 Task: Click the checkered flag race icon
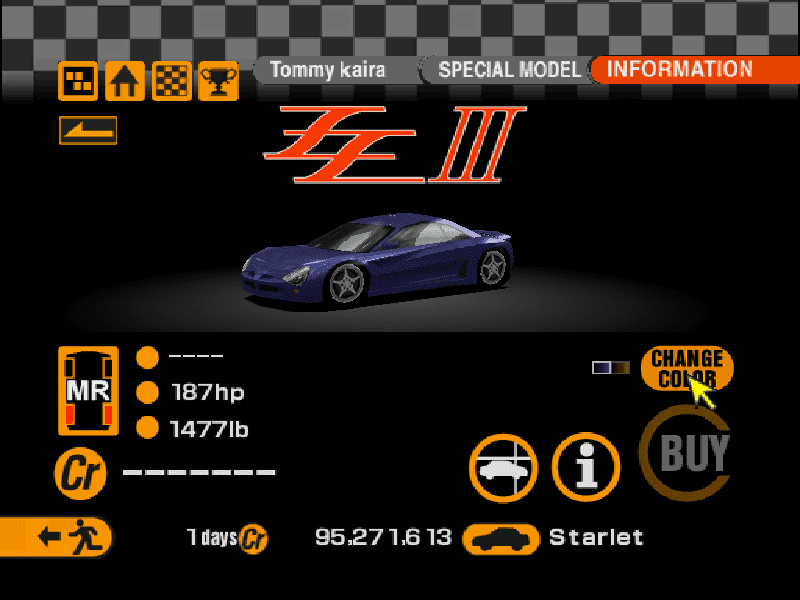[172, 81]
